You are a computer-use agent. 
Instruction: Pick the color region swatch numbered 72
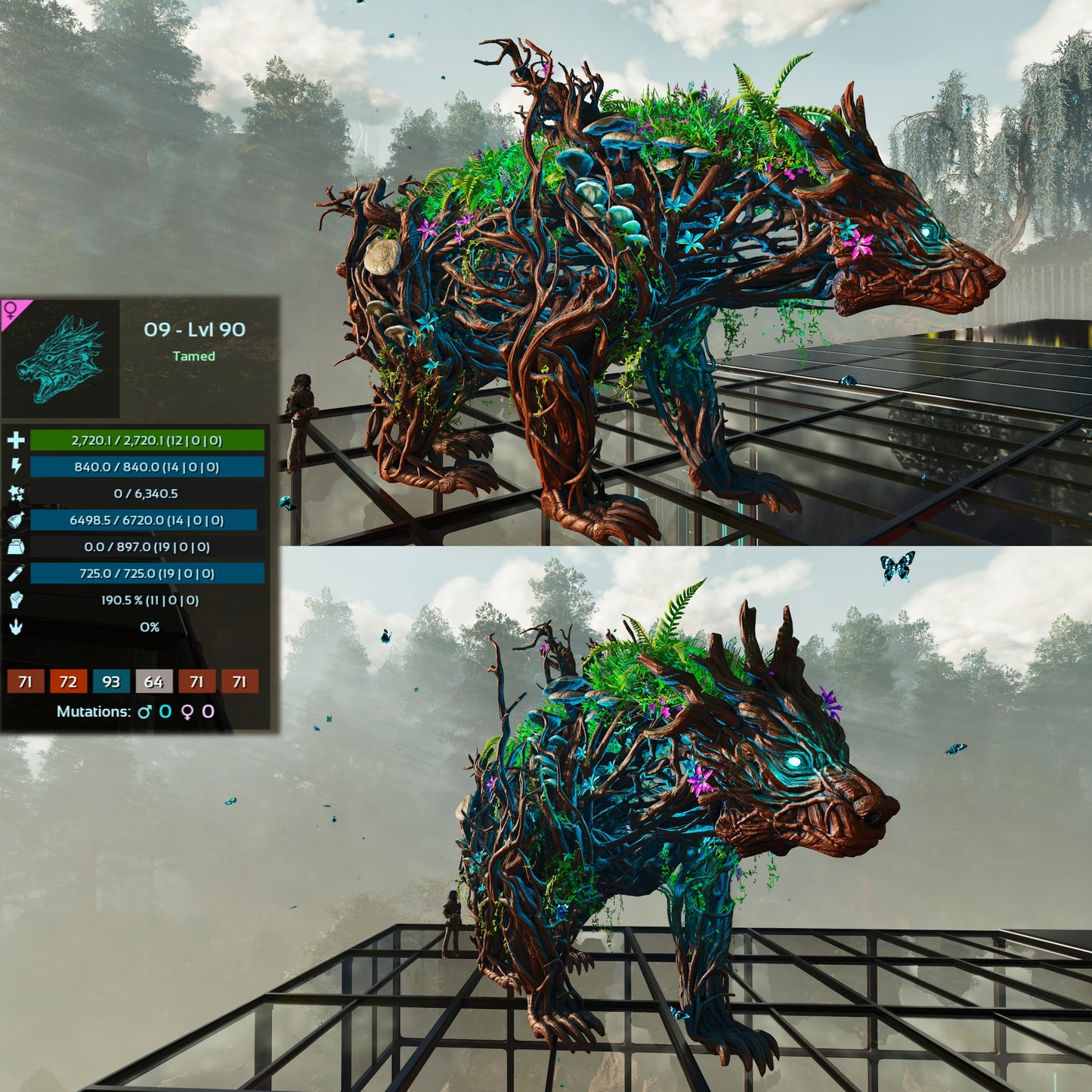[68, 682]
